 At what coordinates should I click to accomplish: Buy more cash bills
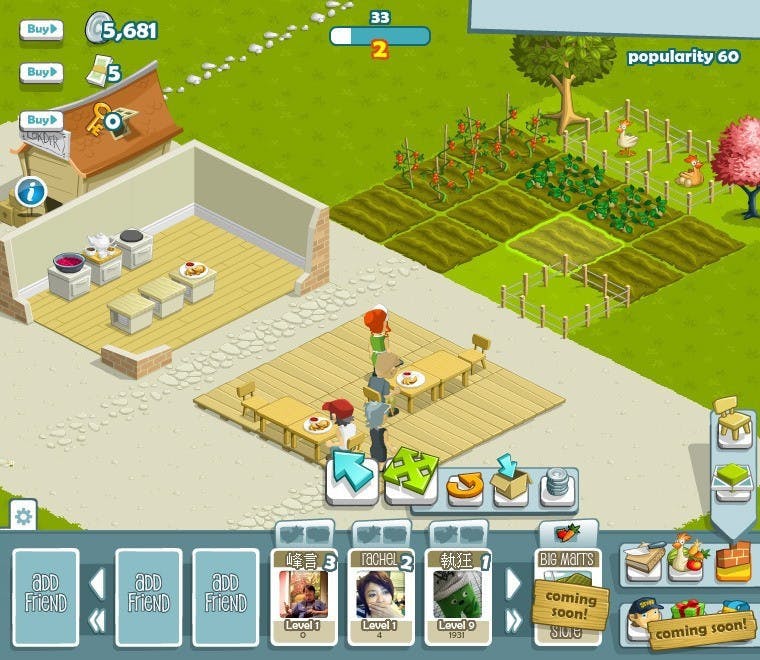pos(41,73)
